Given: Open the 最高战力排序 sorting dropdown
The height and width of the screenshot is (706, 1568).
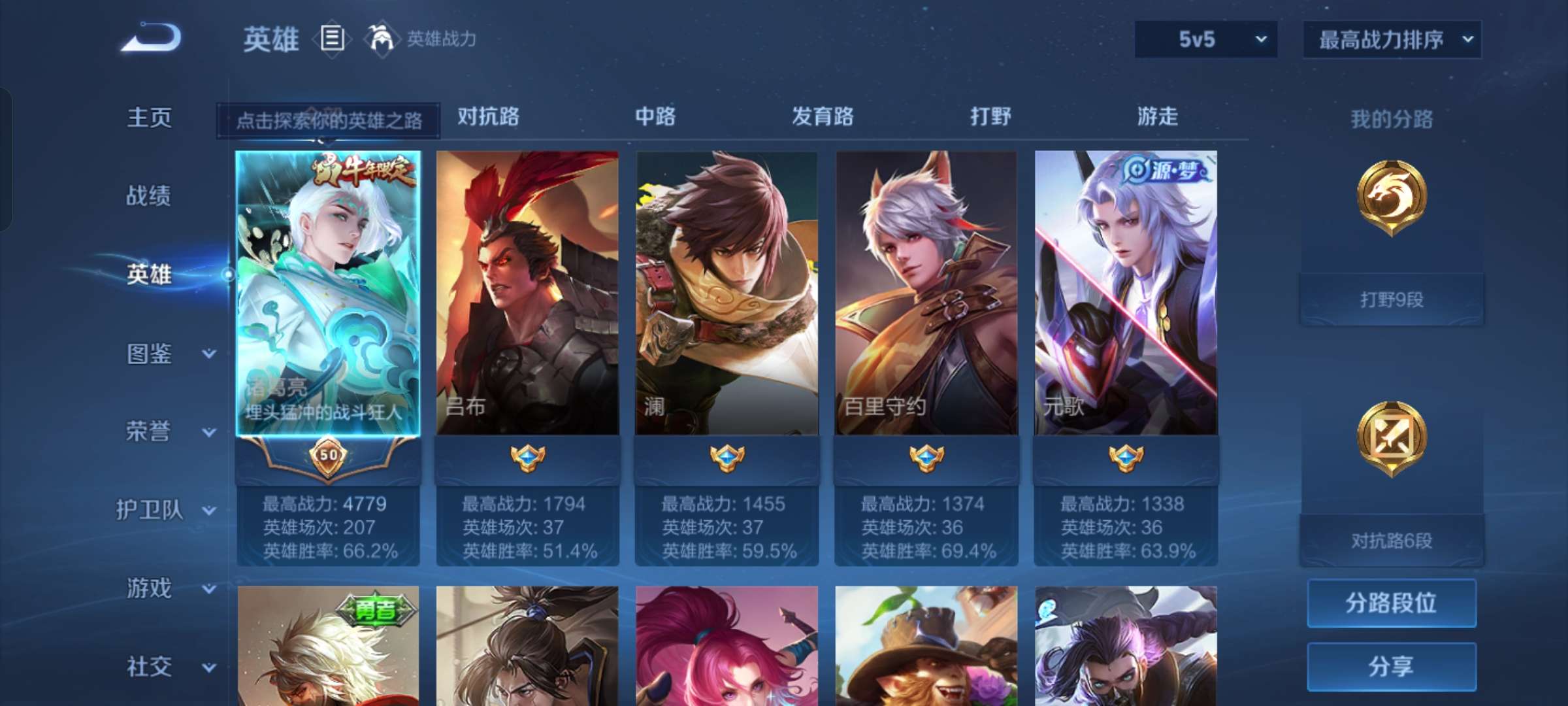Looking at the screenshot, I should click(1390, 39).
